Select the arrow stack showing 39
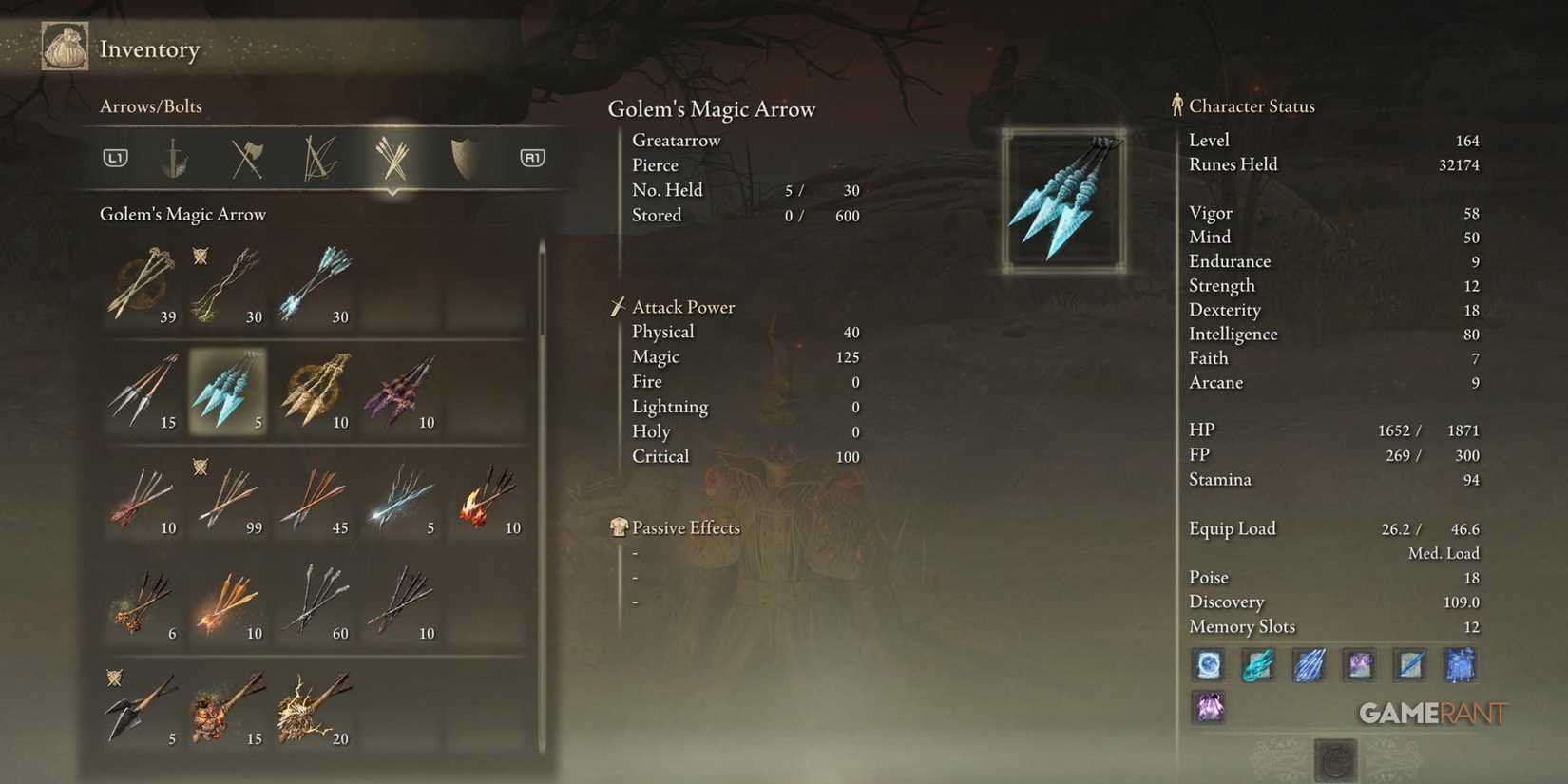This screenshot has width=1568, height=784. [x=143, y=283]
